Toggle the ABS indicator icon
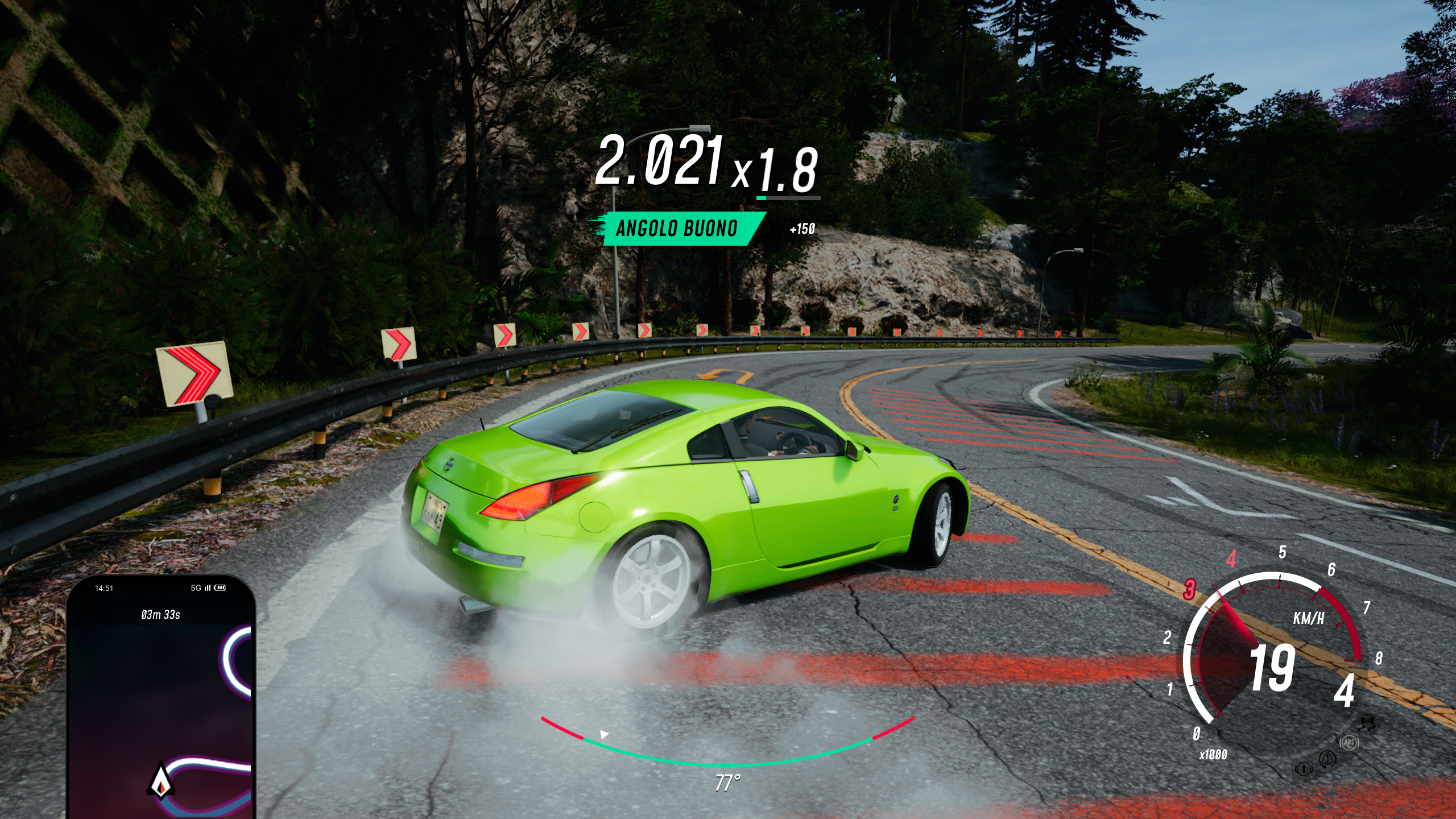 [1349, 742]
